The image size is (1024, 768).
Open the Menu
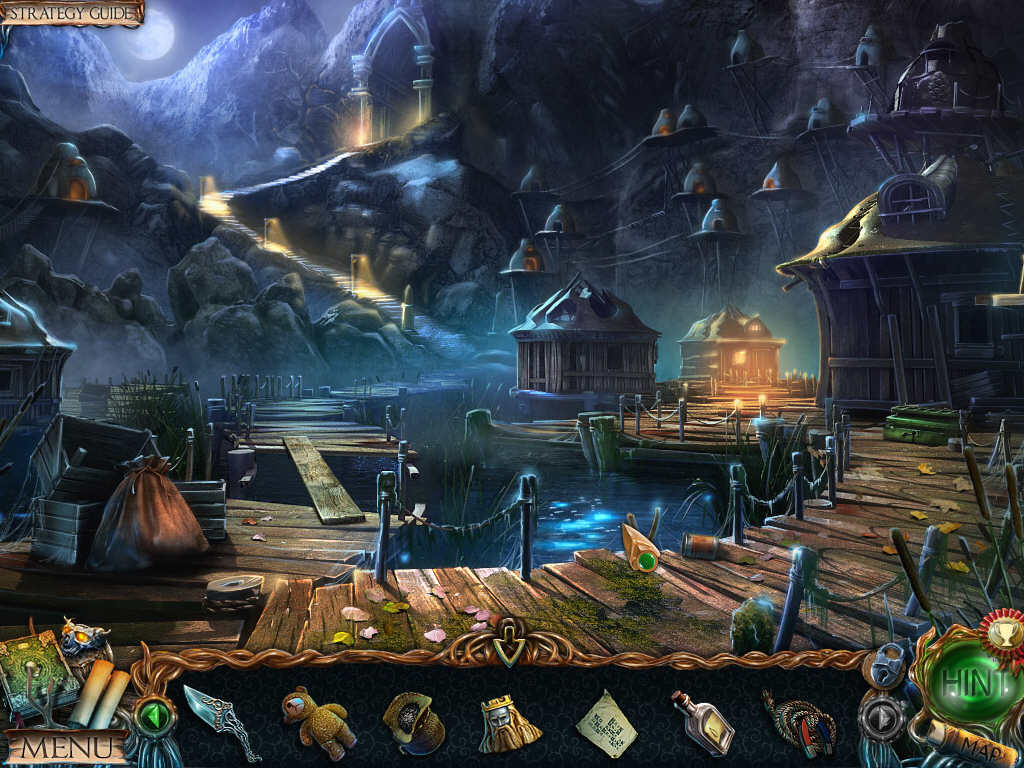66,746
